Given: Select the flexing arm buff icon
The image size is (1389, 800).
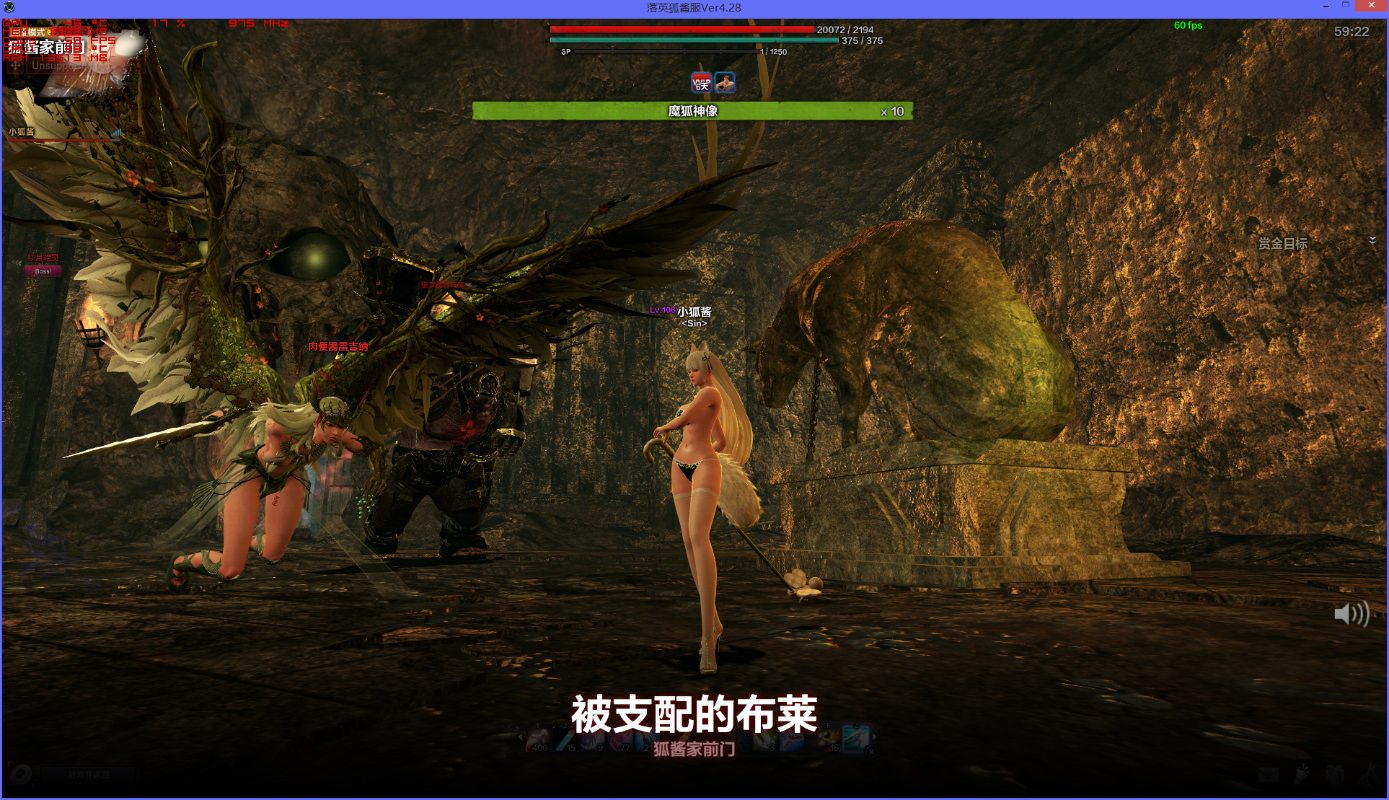Looking at the screenshot, I should [725, 83].
